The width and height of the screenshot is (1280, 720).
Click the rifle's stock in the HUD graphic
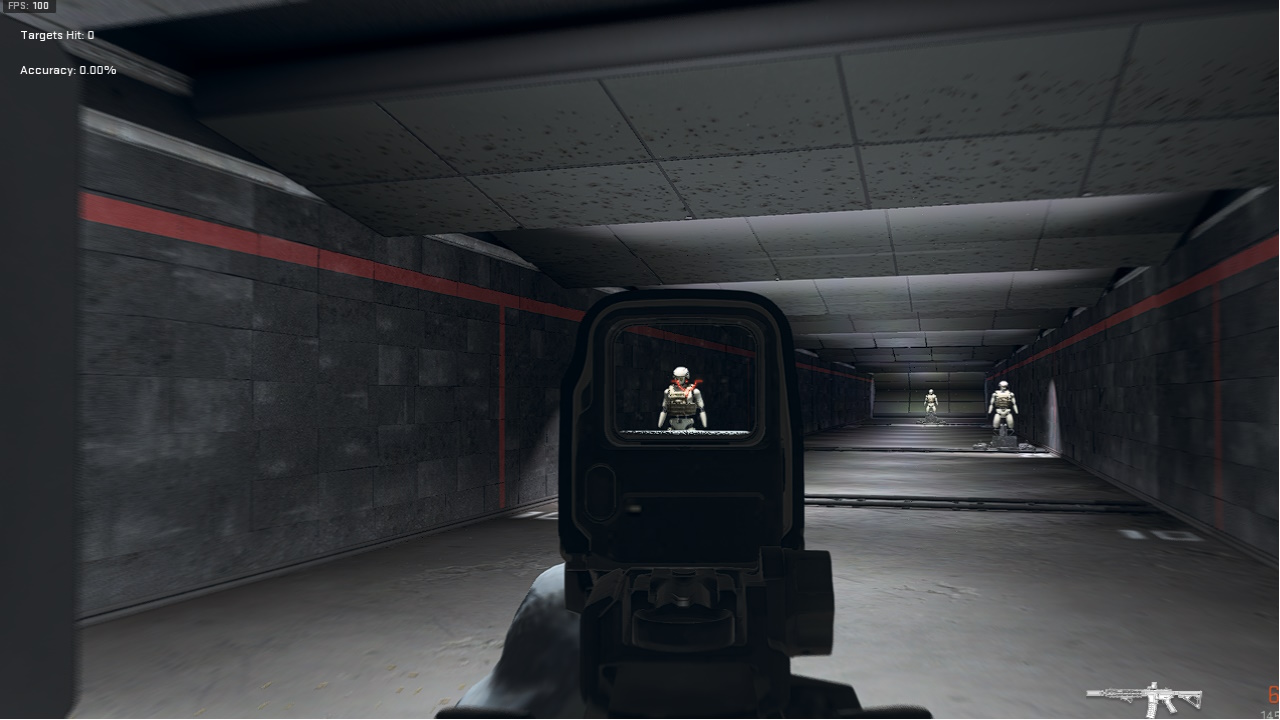(1192, 698)
